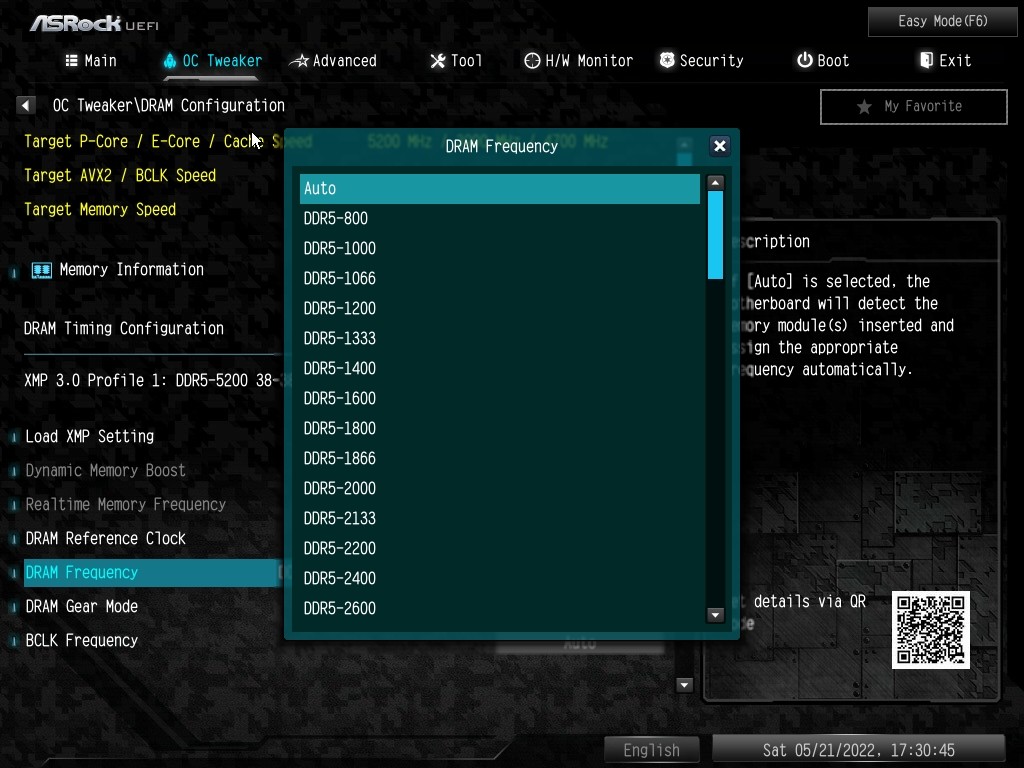Show the H/W Monitor tab
Screen dimensions: 1024x768
[578, 61]
